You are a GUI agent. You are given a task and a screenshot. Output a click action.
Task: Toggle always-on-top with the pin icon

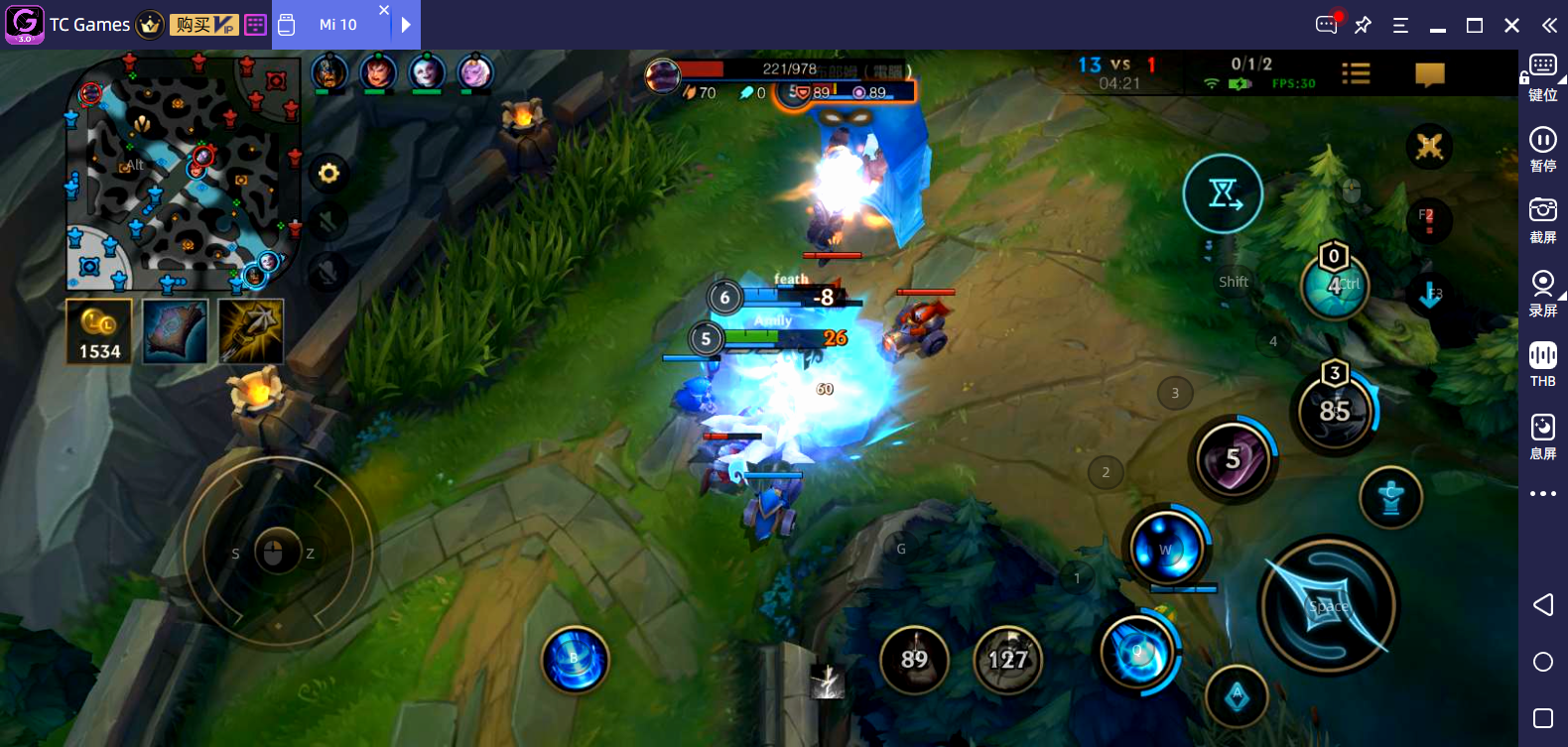(1362, 25)
